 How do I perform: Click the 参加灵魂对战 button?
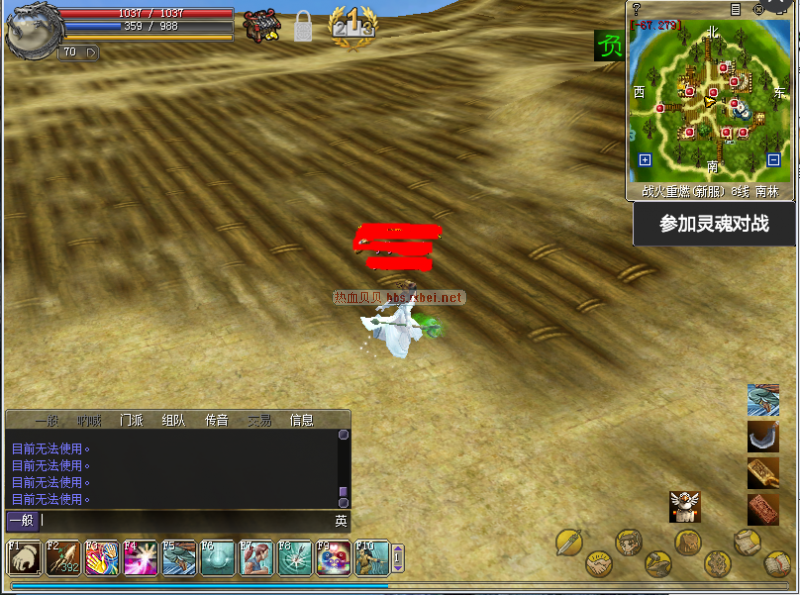coord(714,224)
